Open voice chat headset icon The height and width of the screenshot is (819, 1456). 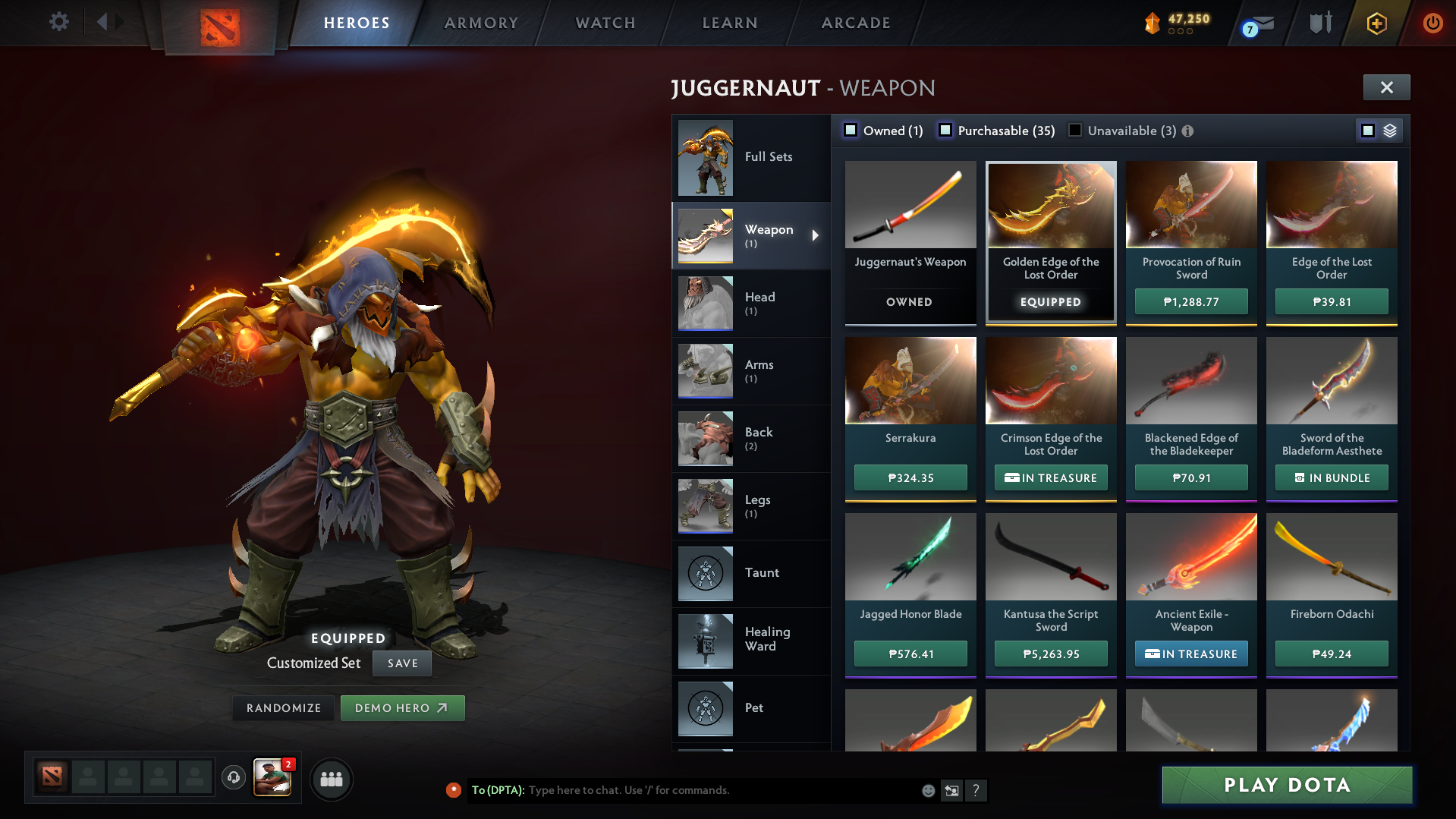point(234,779)
